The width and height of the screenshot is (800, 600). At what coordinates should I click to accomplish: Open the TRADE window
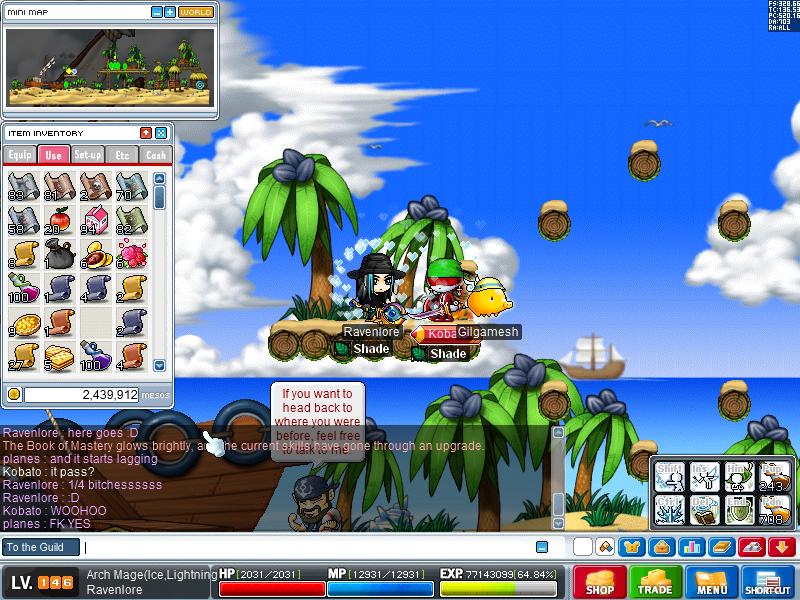(x=656, y=582)
